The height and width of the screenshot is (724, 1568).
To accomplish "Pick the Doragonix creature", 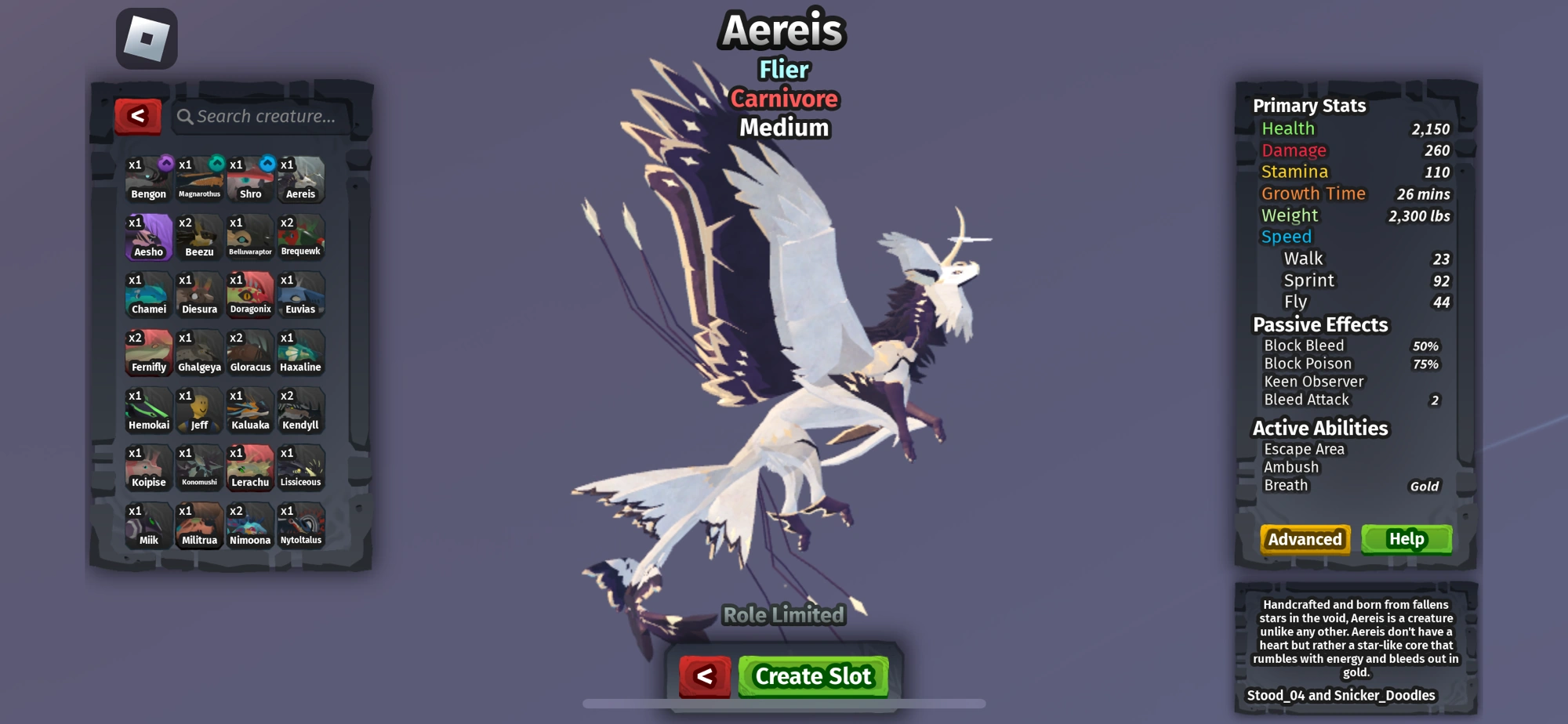I will coord(250,295).
